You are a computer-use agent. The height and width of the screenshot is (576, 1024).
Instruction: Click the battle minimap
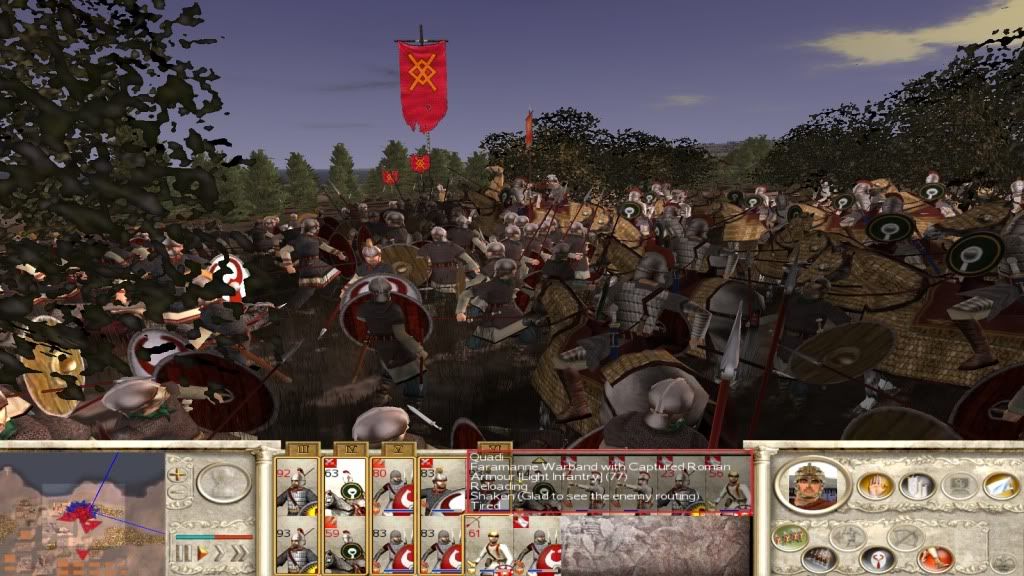click(x=82, y=512)
